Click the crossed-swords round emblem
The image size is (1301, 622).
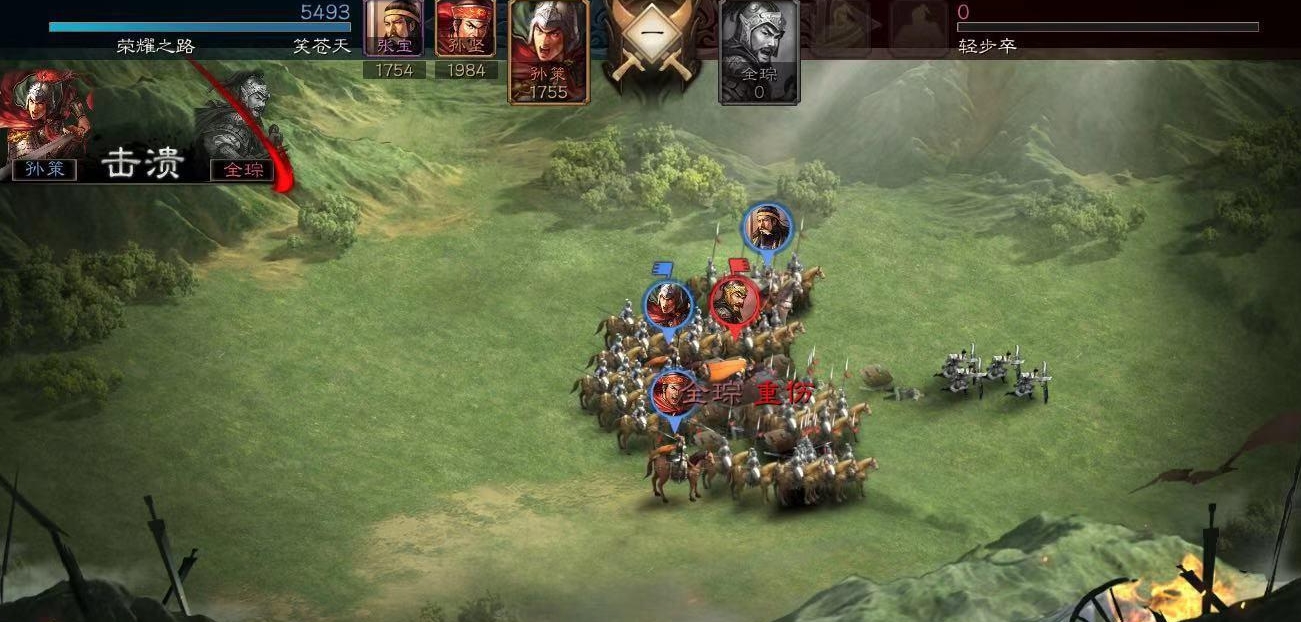click(x=652, y=42)
